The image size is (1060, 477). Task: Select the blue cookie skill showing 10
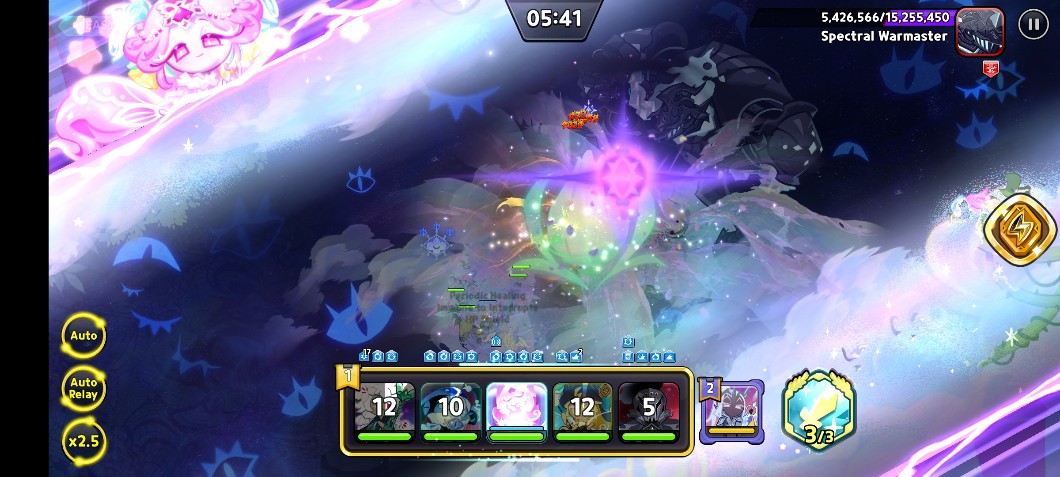click(x=450, y=407)
